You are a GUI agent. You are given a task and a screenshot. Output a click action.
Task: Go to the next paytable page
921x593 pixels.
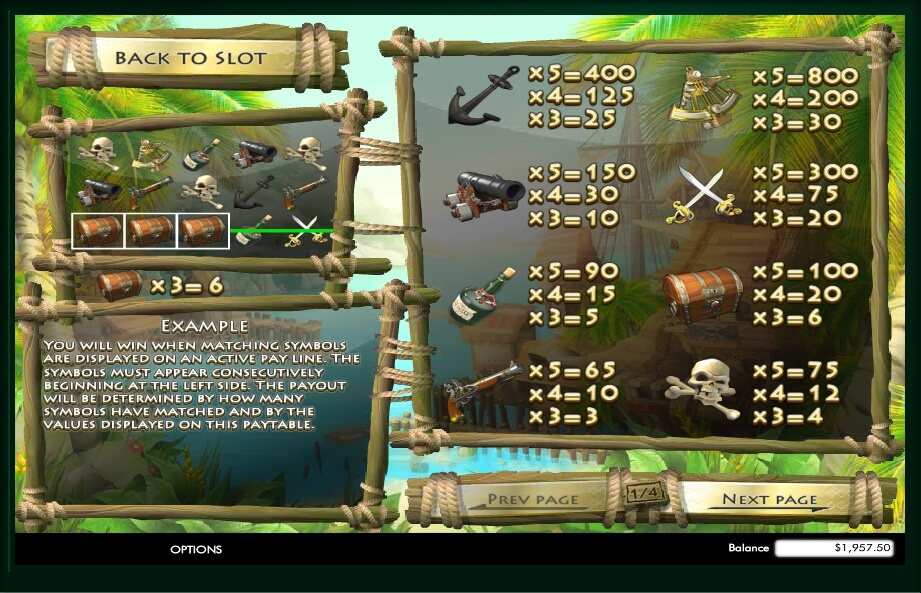coord(769,499)
